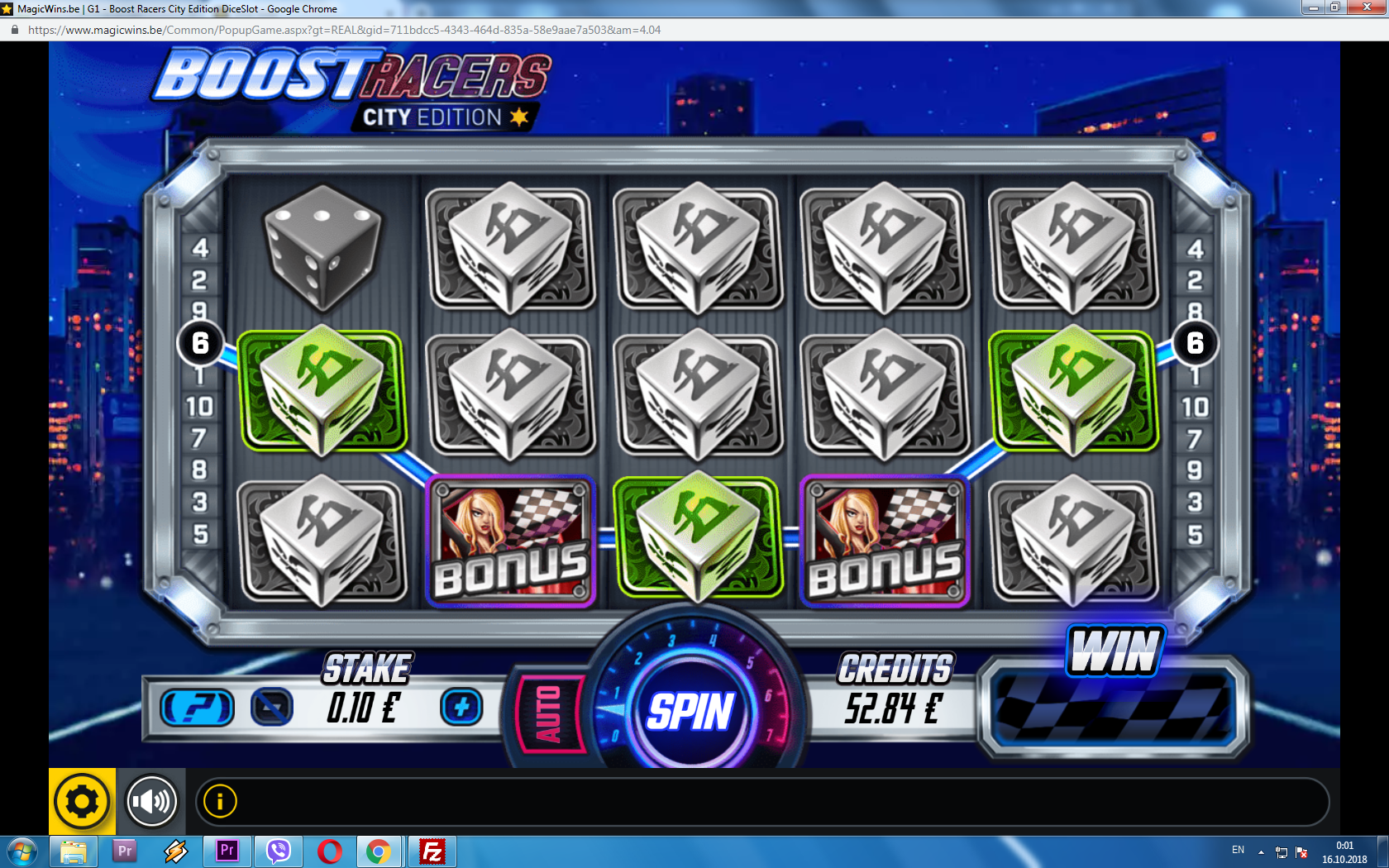Image resolution: width=1389 pixels, height=868 pixels.
Task: Click the browser address bar URL
Action: pyautogui.click(x=344, y=30)
